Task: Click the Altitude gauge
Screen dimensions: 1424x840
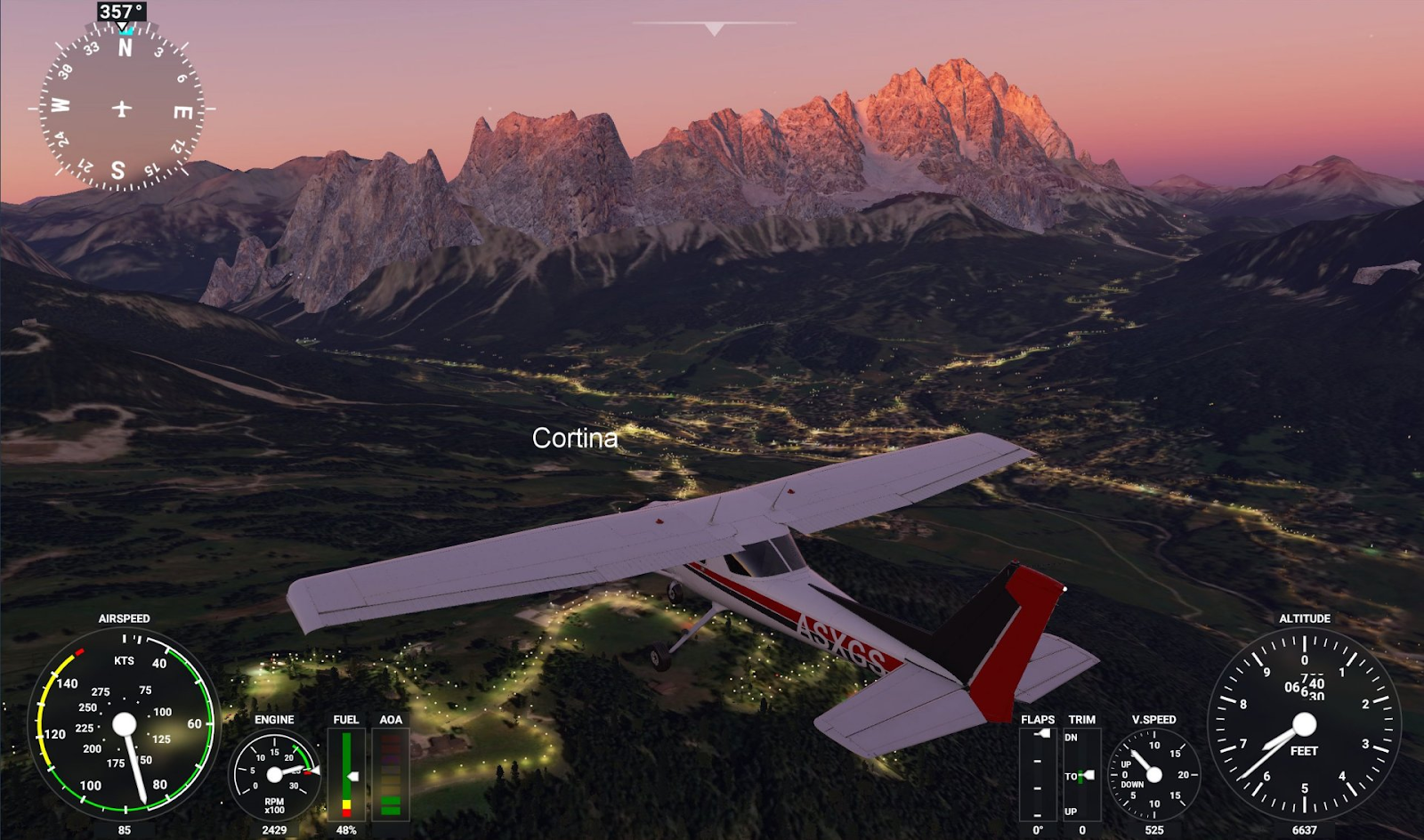Action: pyautogui.click(x=1304, y=723)
